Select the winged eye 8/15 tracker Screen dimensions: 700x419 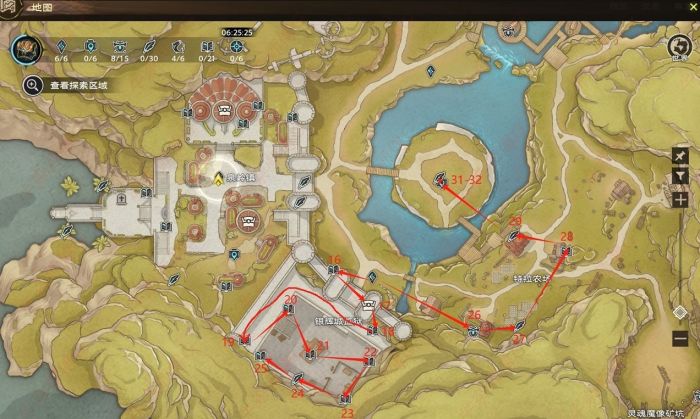pyautogui.click(x=120, y=47)
